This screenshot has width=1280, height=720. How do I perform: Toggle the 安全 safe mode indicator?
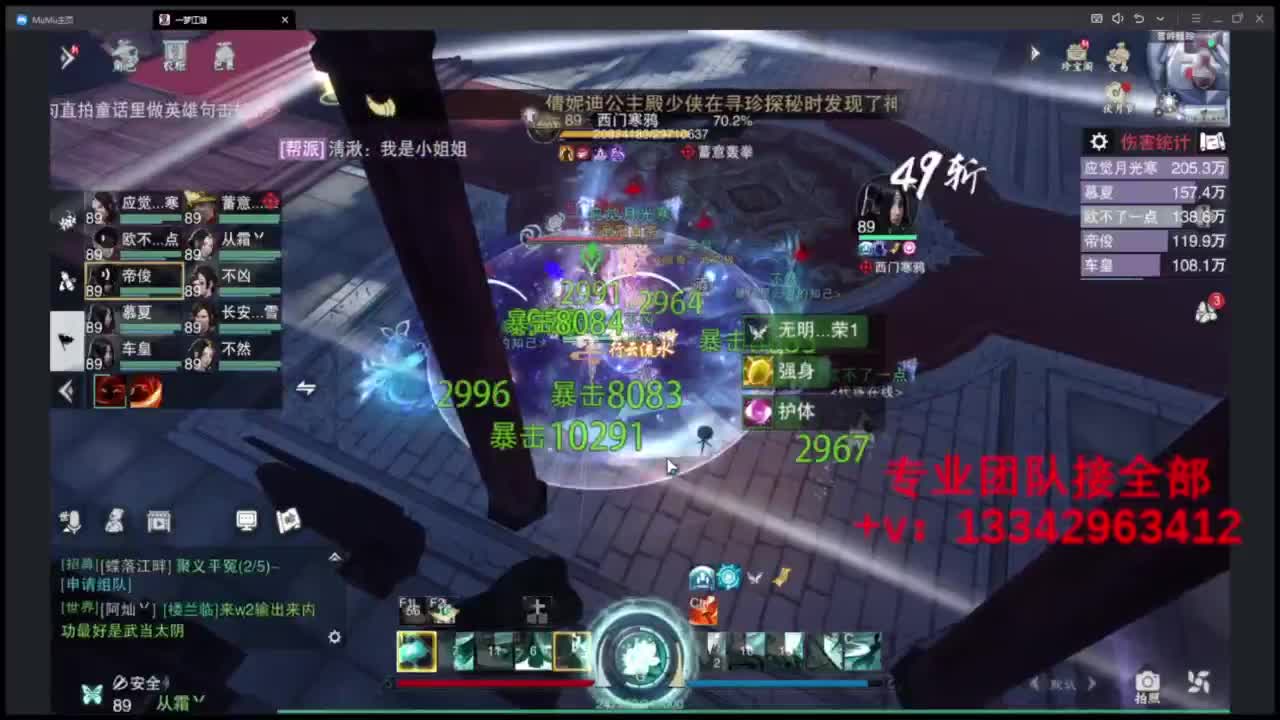pyautogui.click(x=139, y=682)
